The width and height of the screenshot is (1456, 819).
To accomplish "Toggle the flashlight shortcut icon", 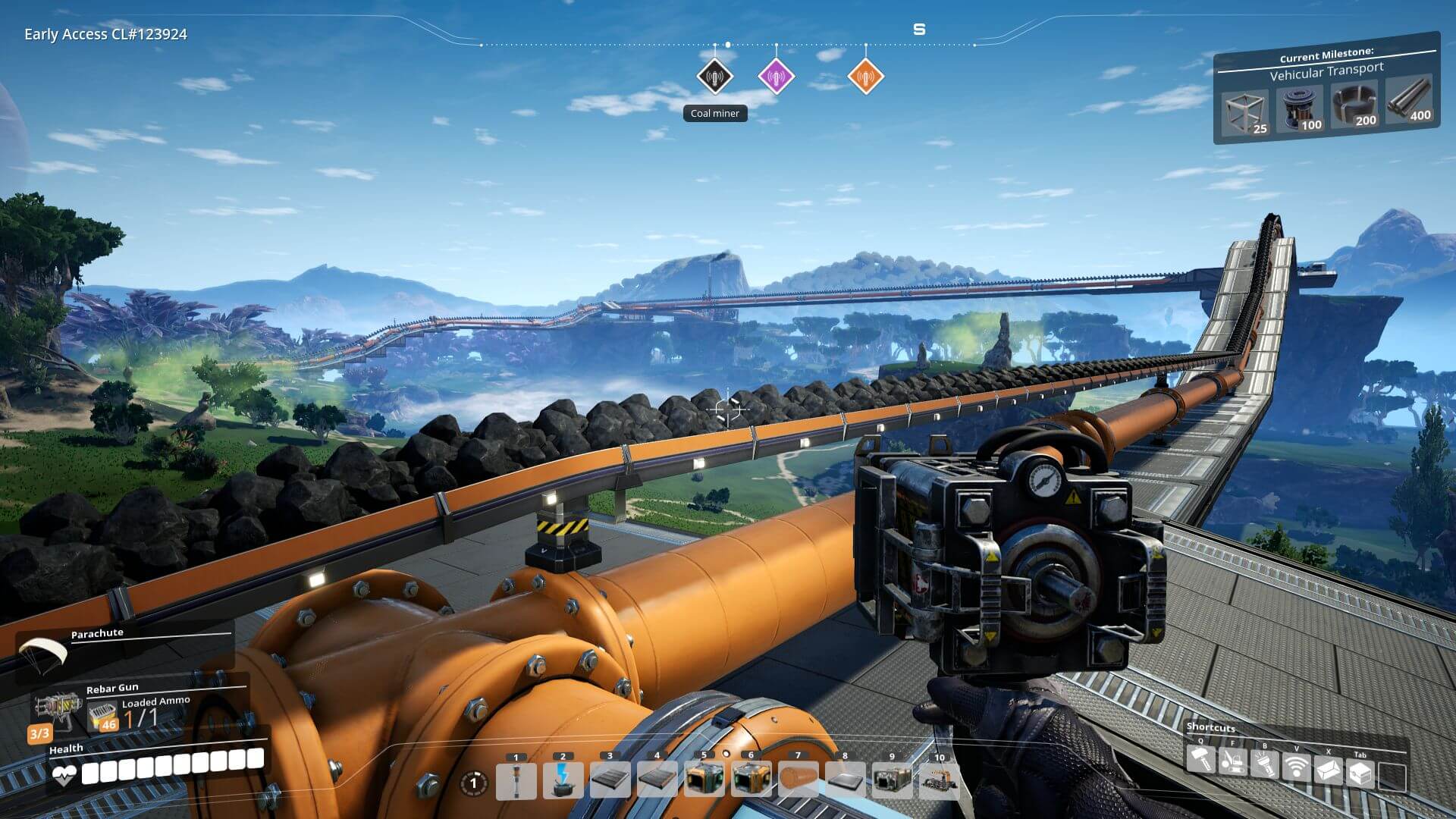I will tap(1264, 764).
